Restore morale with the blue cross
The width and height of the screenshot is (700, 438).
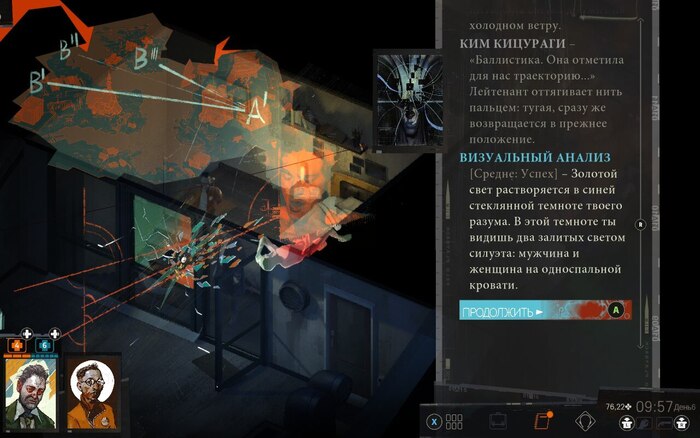coord(43,345)
